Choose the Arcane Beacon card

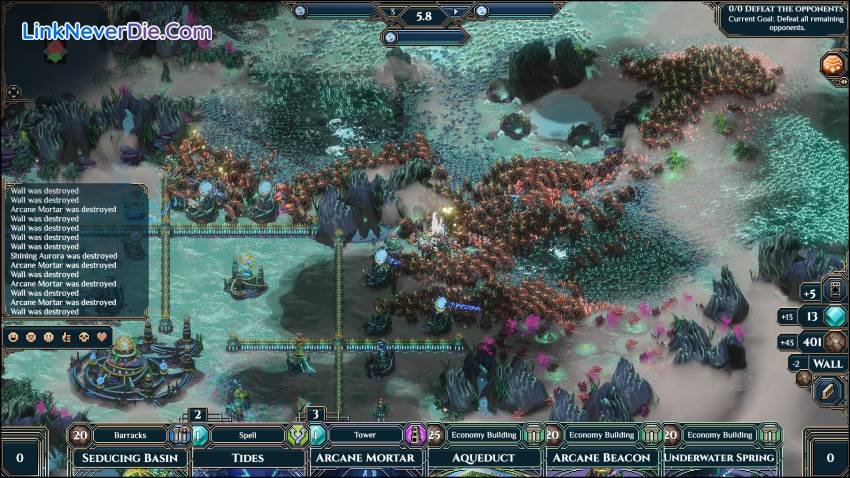tap(602, 457)
